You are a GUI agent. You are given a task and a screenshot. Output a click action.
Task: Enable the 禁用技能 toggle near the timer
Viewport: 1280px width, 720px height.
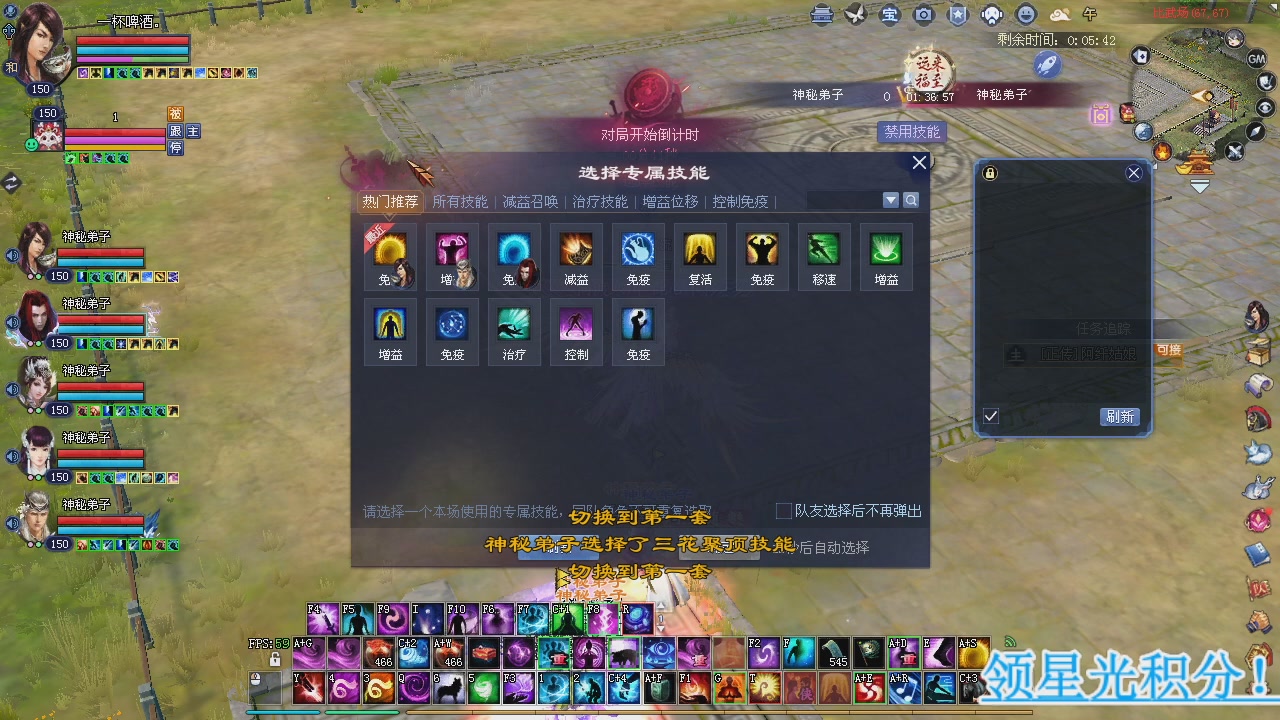click(x=910, y=132)
